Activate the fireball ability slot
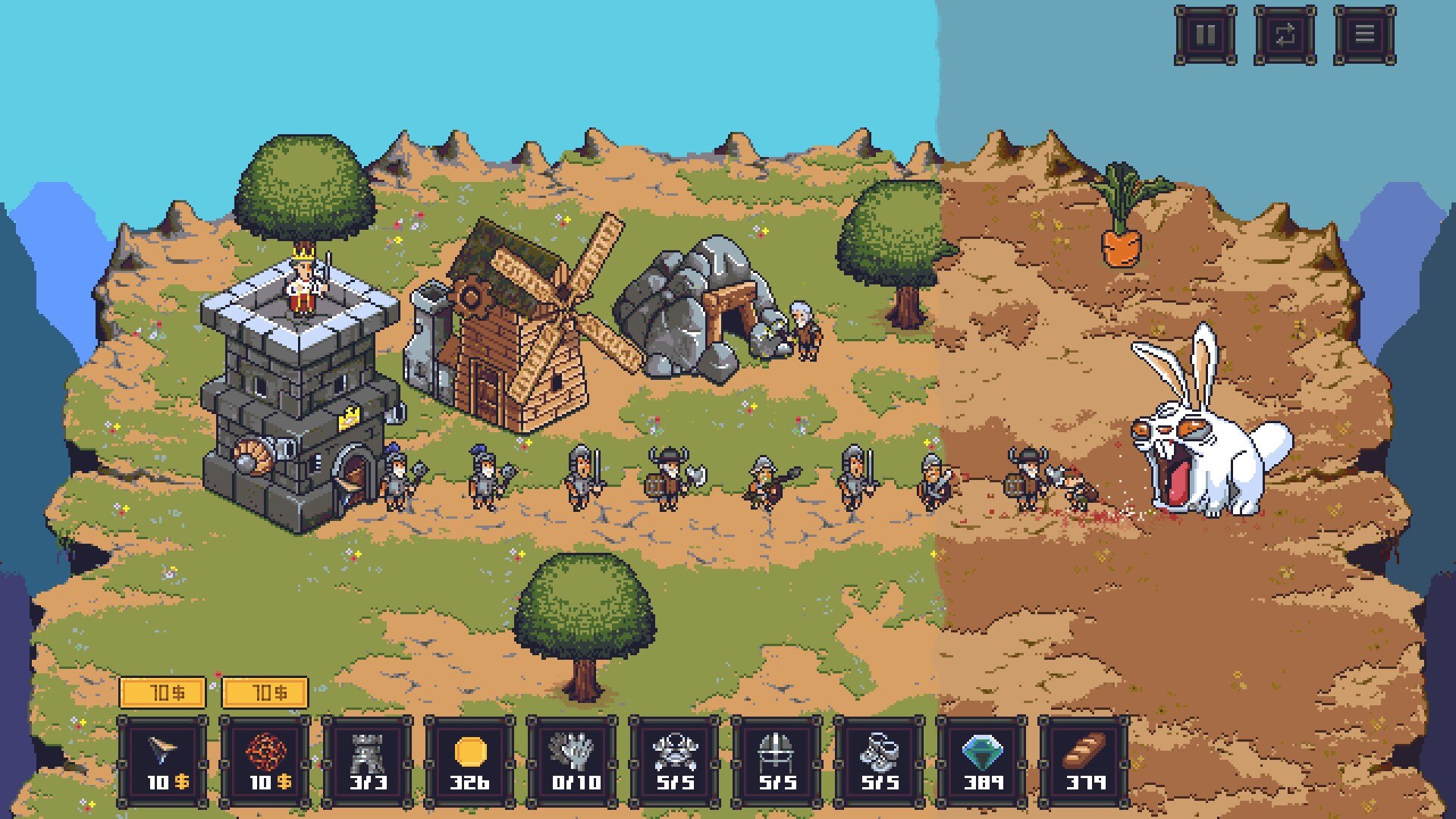Screen dimensions: 1456x819 tap(265, 761)
